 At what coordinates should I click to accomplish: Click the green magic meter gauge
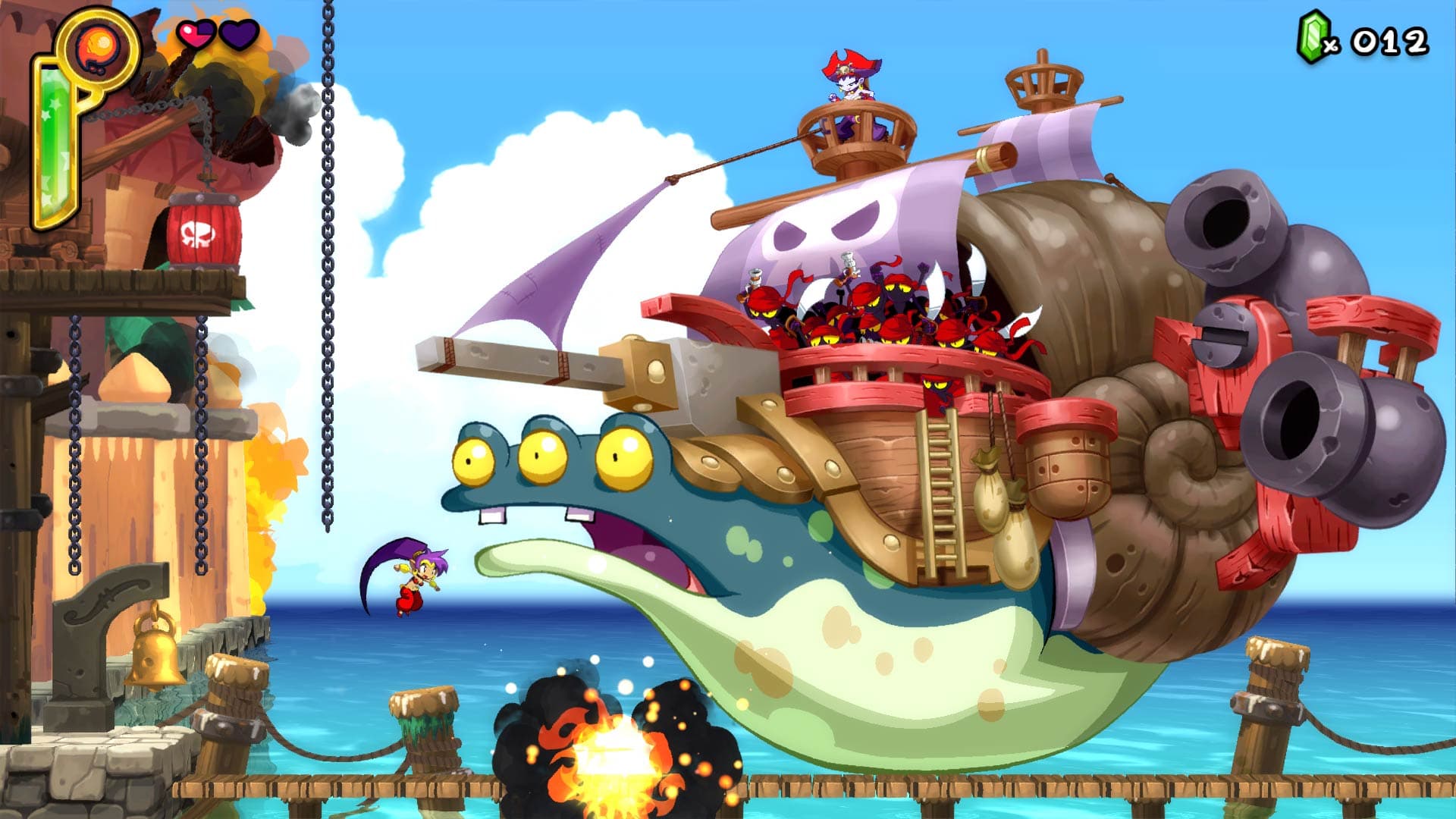point(57,136)
